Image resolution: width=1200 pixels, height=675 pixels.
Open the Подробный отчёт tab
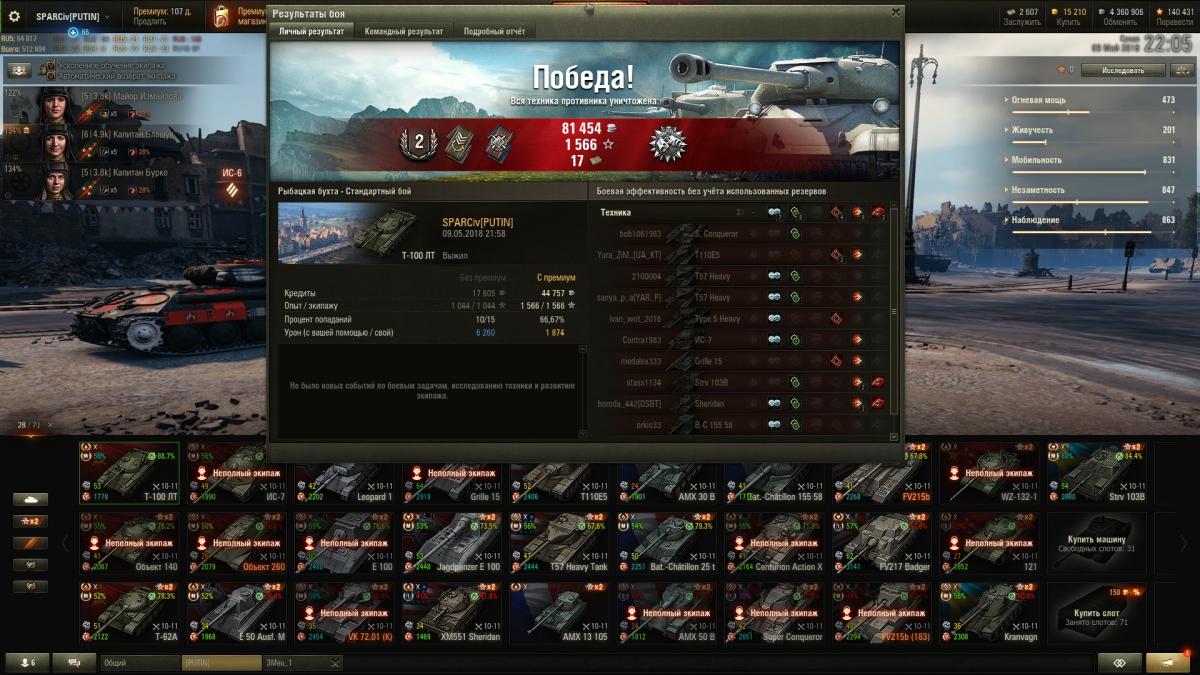click(494, 31)
